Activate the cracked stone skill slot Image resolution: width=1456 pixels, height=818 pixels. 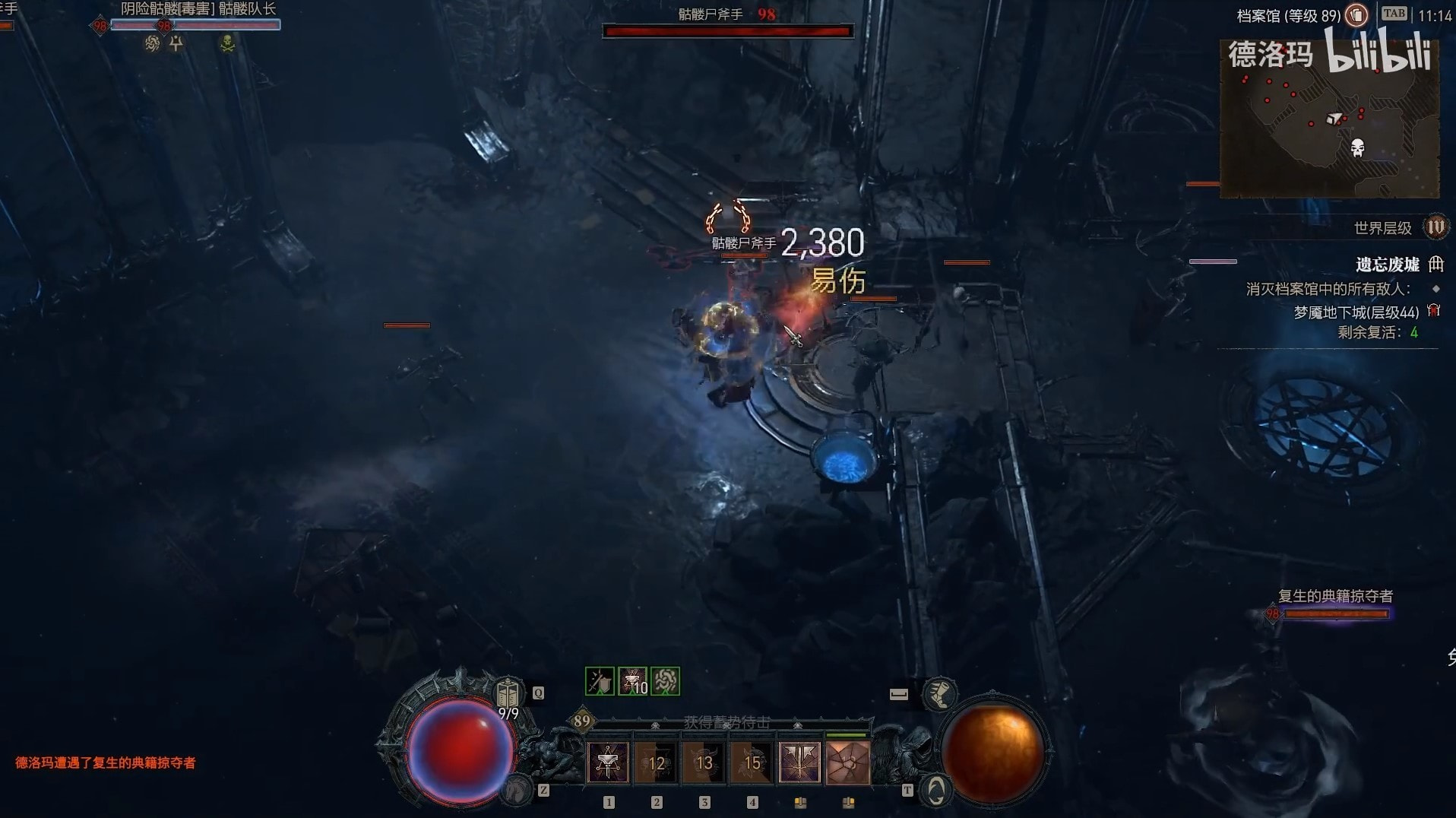tap(848, 763)
